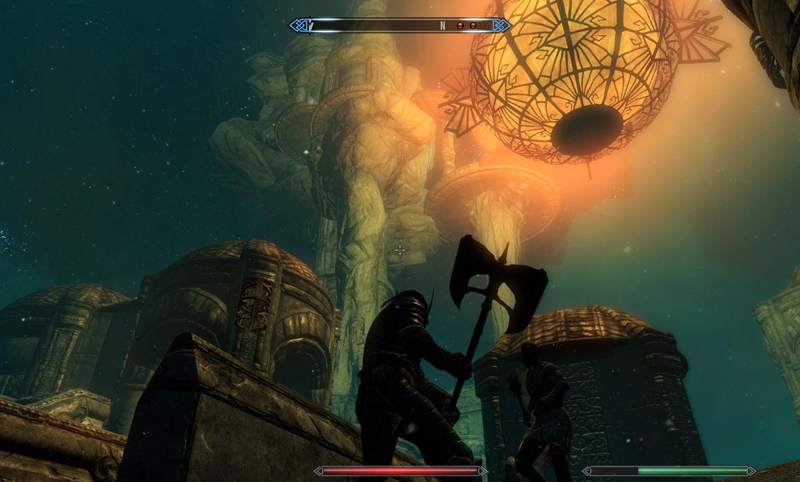Select the North marker on the compass

(442, 25)
